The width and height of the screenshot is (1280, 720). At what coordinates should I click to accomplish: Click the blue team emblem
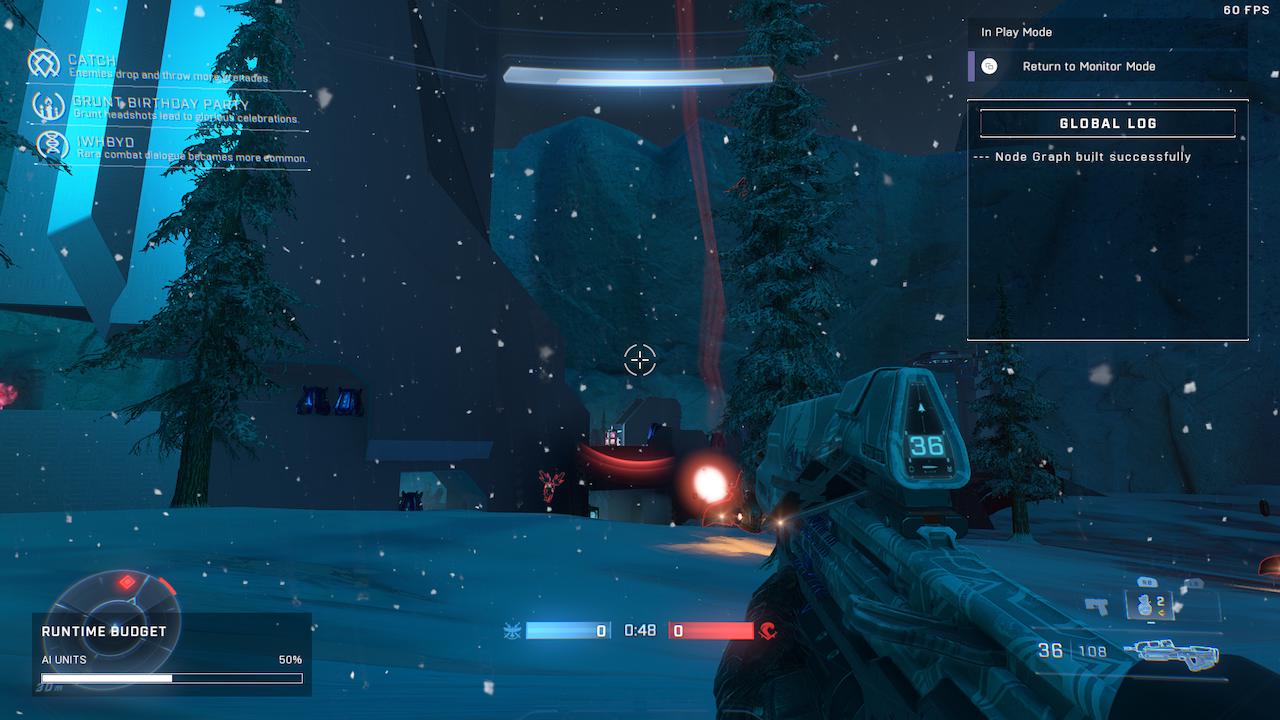point(512,631)
